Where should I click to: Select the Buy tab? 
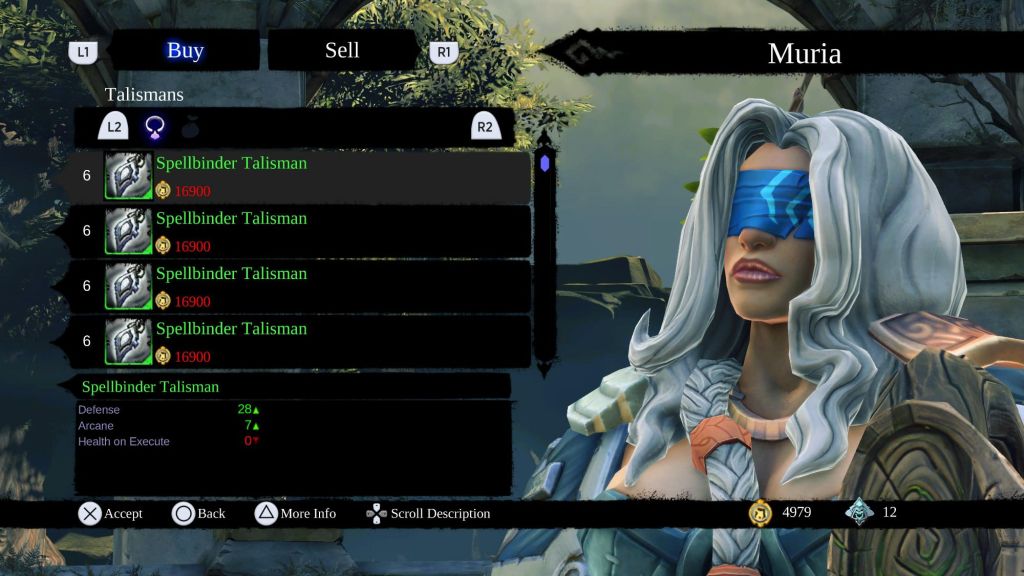(185, 51)
